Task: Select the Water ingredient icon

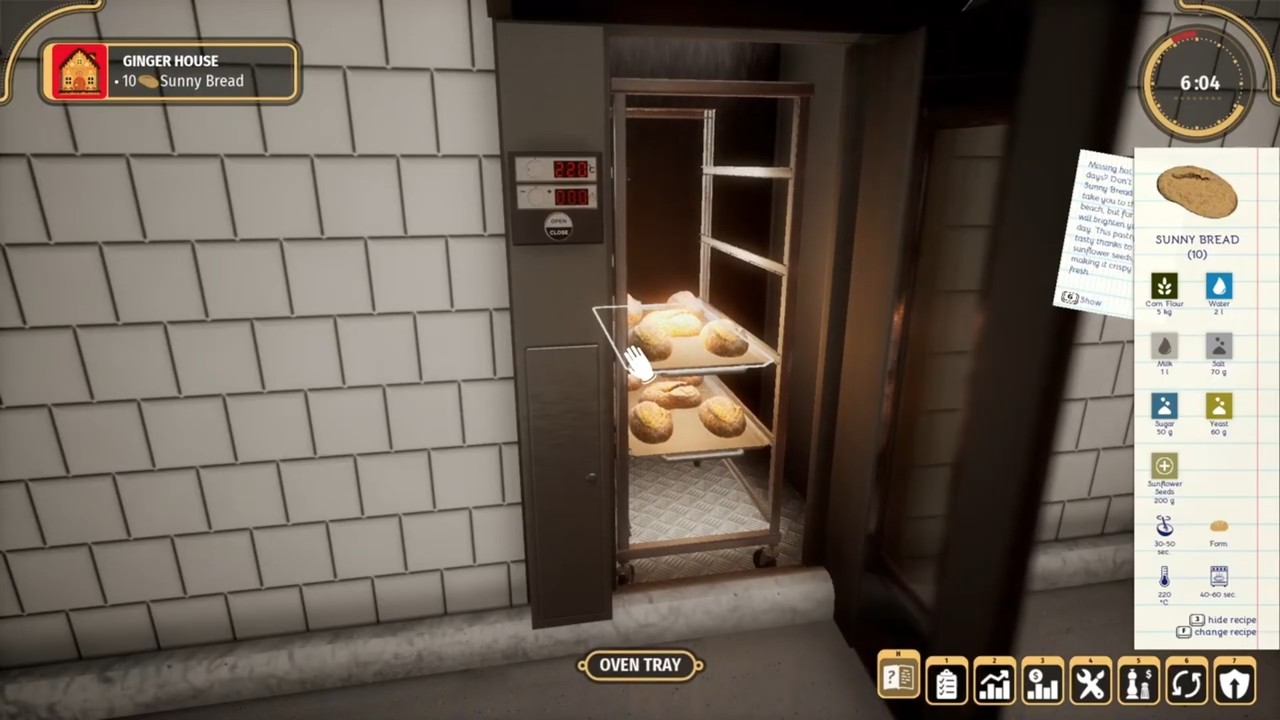Action: [1218, 285]
